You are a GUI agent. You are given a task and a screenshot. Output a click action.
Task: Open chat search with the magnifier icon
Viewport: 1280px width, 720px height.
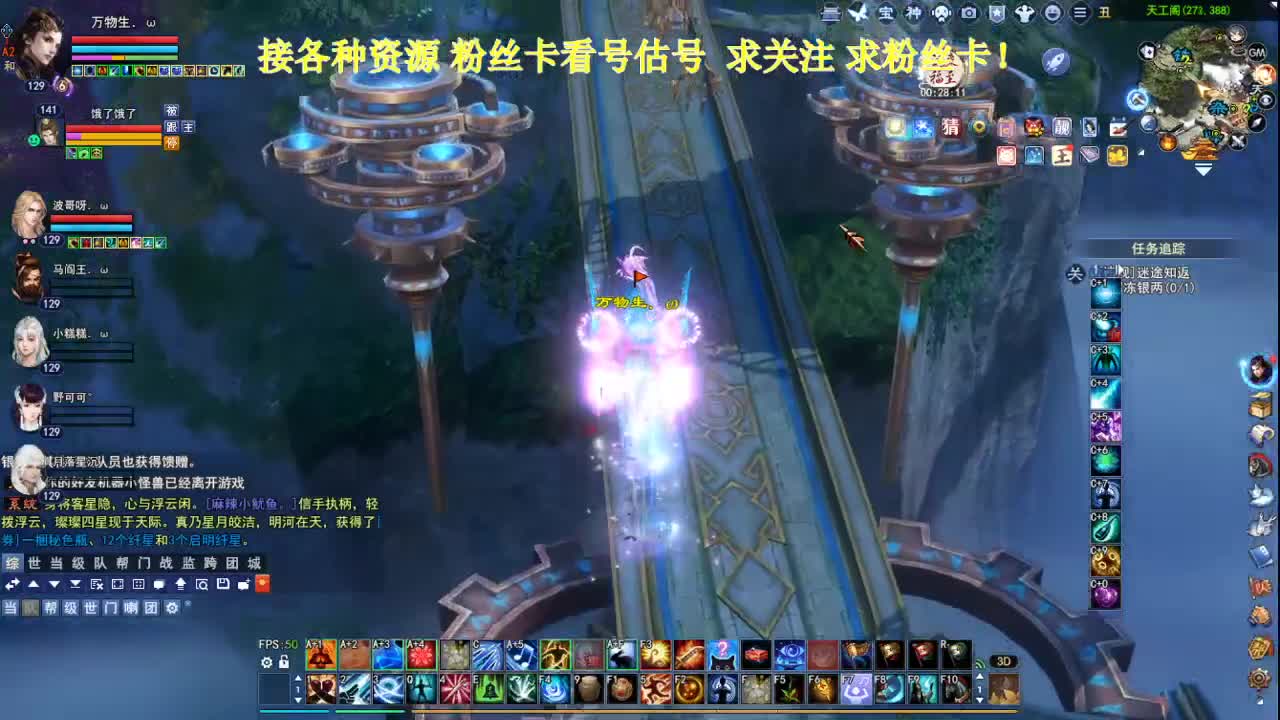point(203,585)
